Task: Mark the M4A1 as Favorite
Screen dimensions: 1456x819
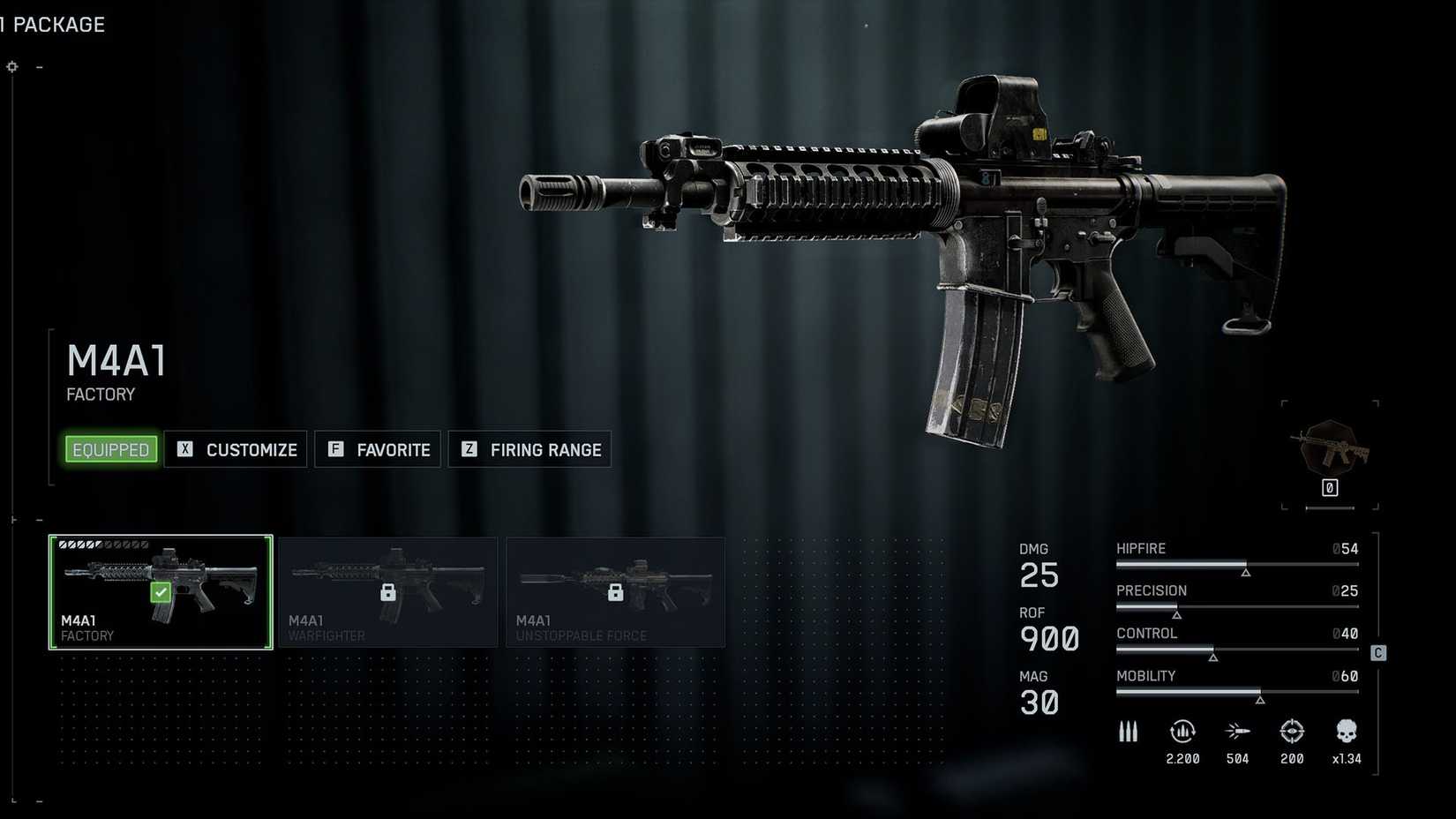Action: [378, 449]
